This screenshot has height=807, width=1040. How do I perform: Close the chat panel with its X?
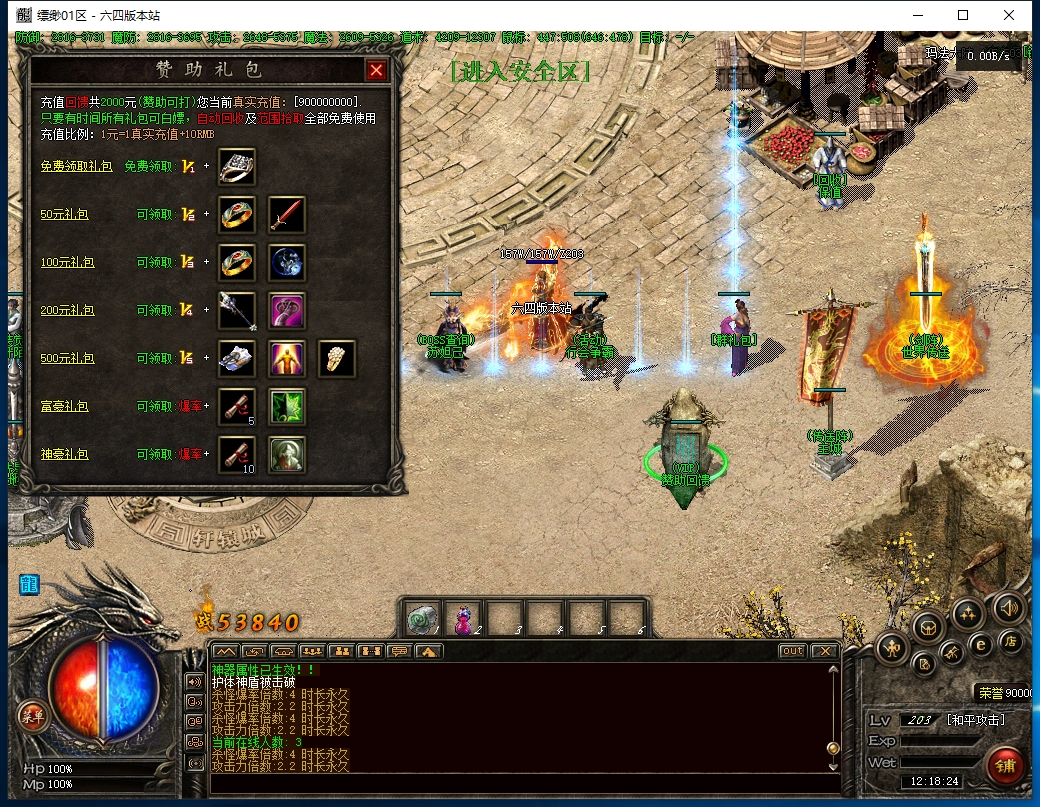[x=823, y=651]
